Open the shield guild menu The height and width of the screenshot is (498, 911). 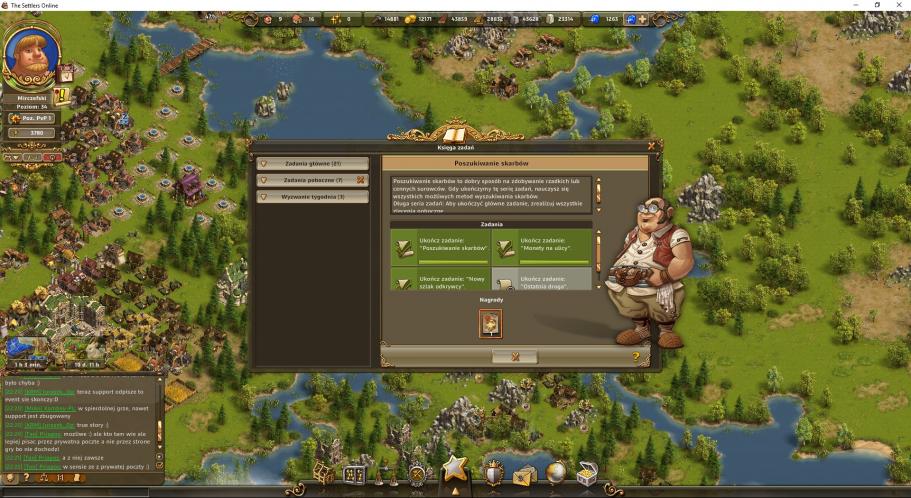click(x=493, y=473)
